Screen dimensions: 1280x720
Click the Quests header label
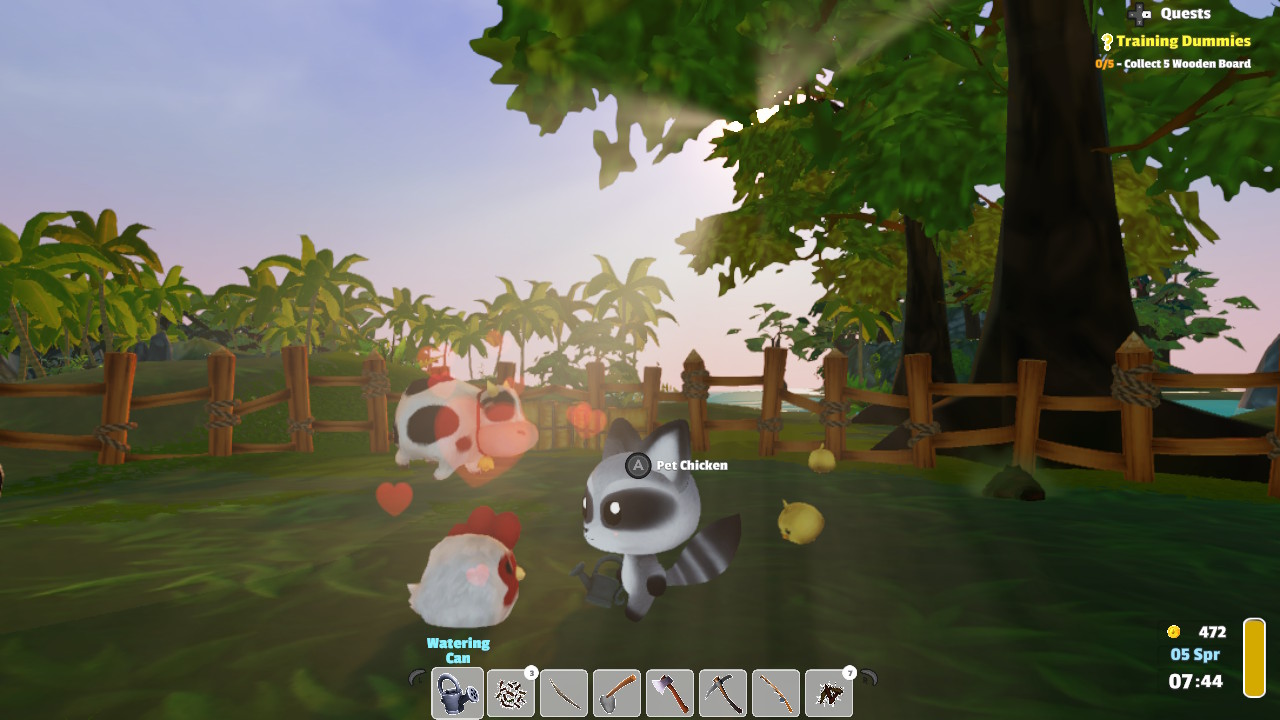pos(1186,13)
